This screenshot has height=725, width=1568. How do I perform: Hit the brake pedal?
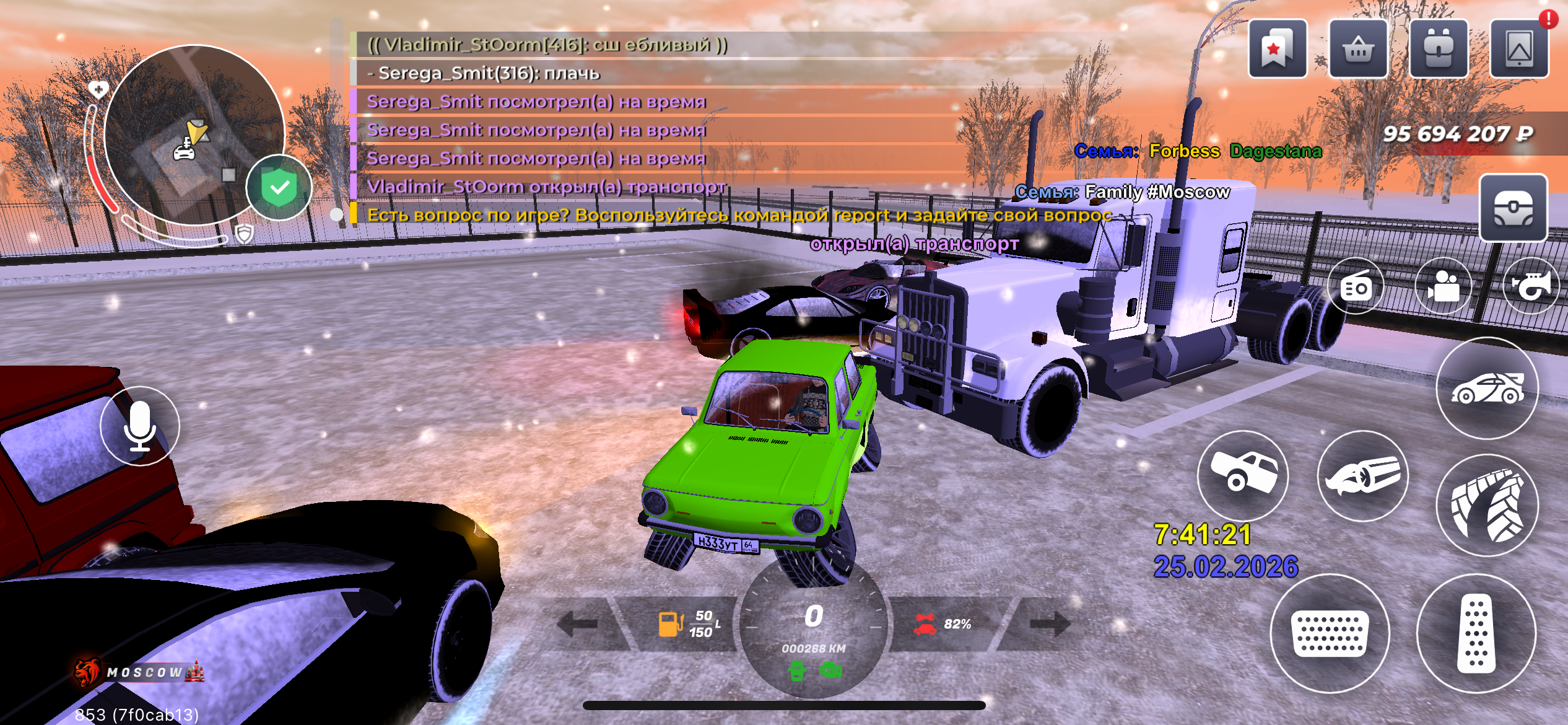[x=1330, y=633]
